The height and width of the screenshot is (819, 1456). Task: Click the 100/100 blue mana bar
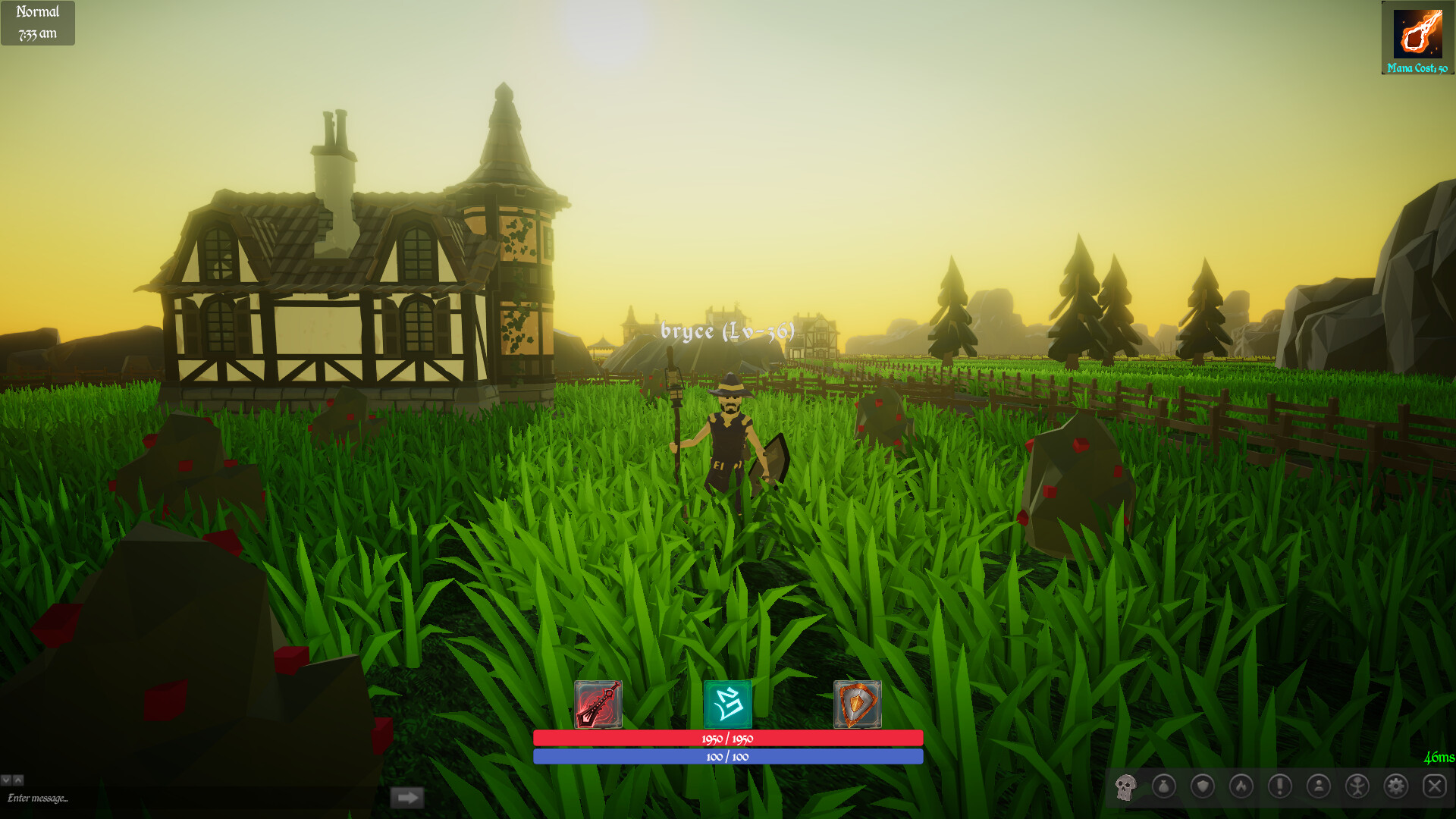tap(726, 756)
